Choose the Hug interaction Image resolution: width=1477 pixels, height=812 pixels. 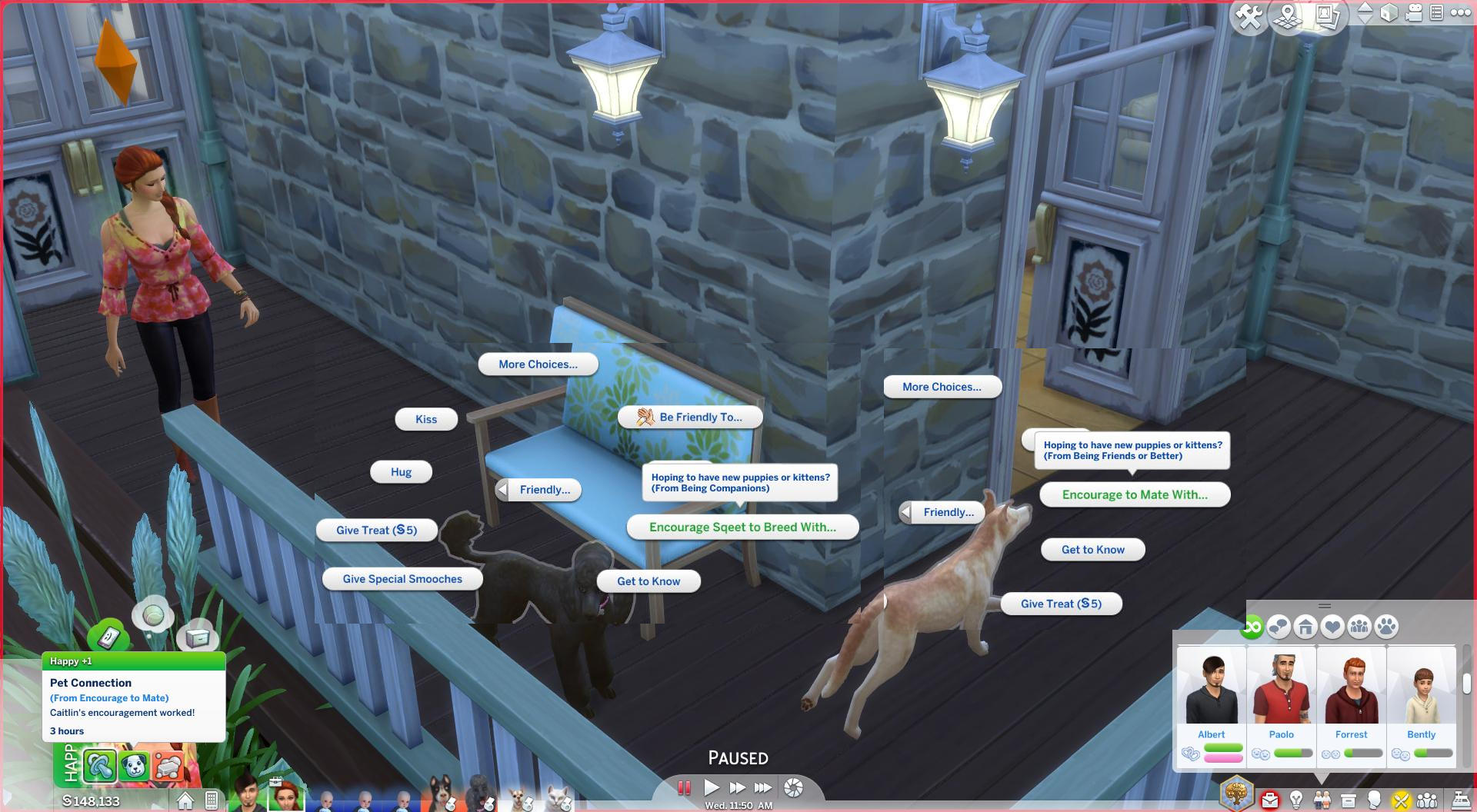[x=400, y=471]
